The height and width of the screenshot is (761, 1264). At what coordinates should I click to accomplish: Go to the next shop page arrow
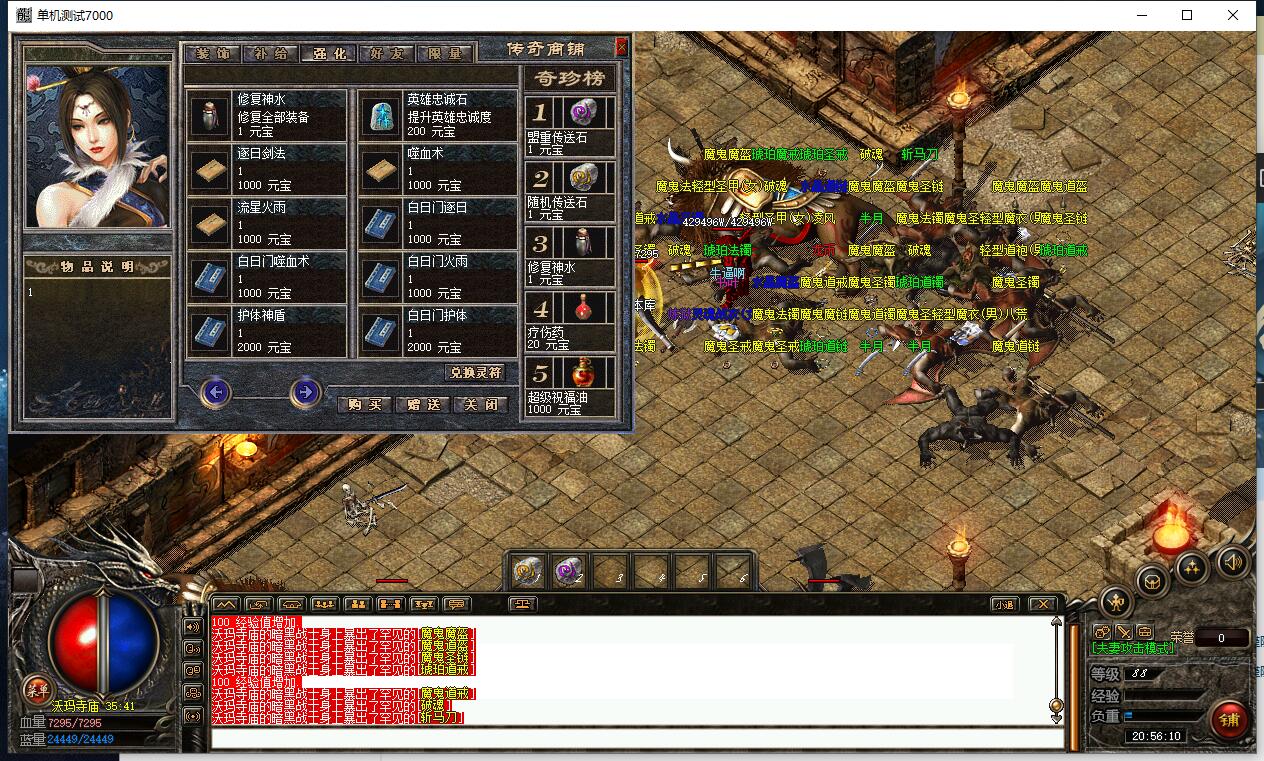click(305, 393)
